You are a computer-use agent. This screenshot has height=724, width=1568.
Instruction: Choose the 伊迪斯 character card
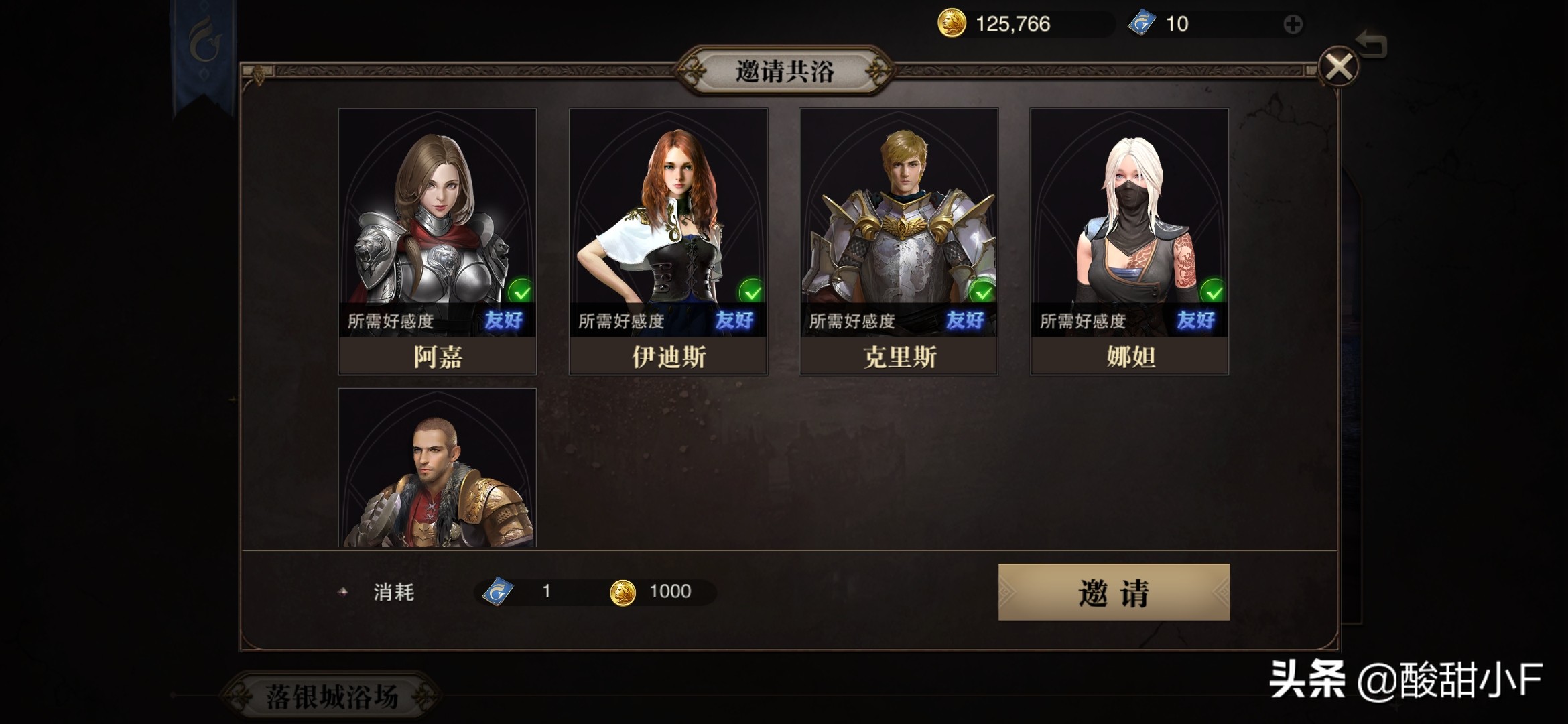(x=667, y=241)
